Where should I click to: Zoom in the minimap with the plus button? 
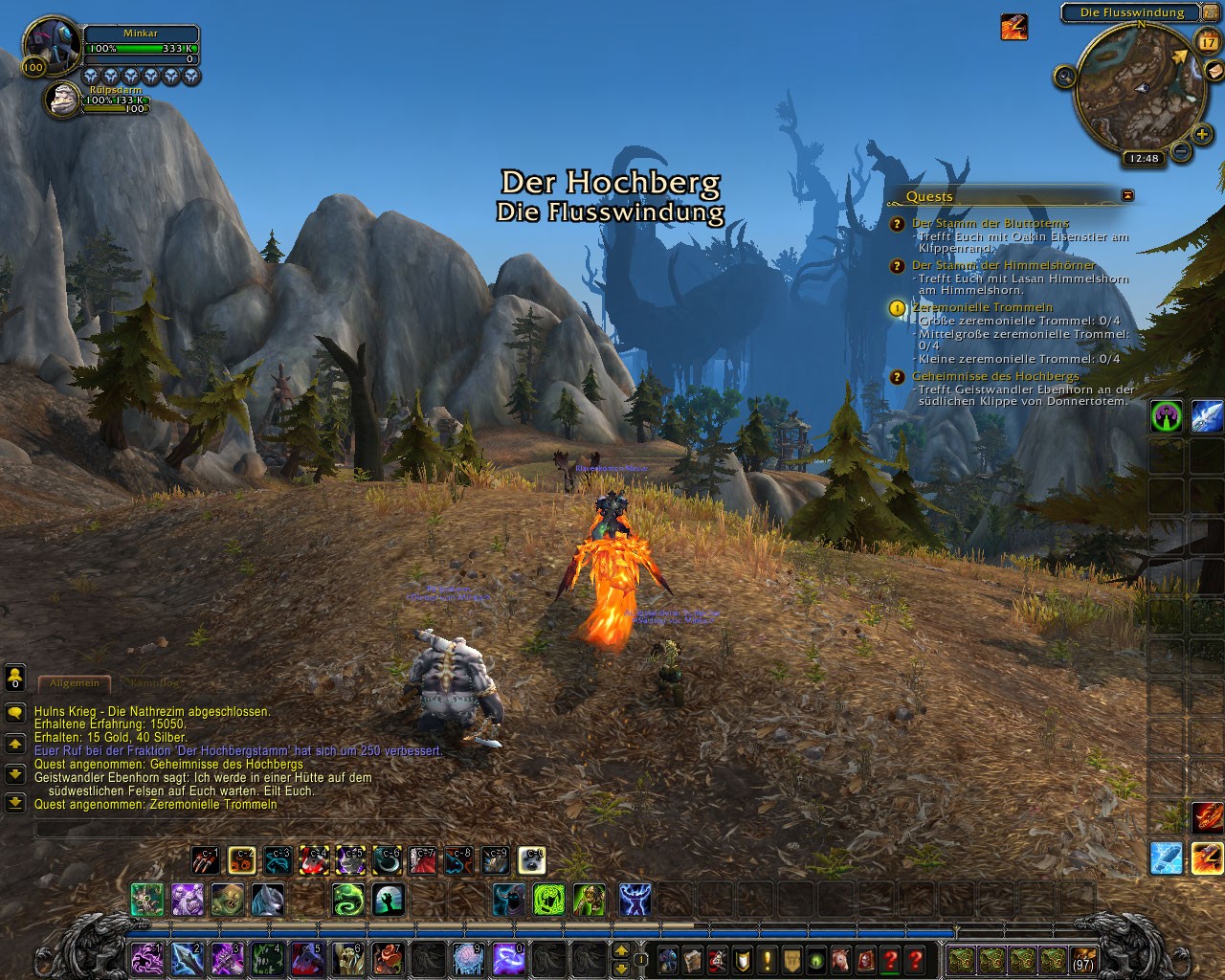coord(1202,135)
